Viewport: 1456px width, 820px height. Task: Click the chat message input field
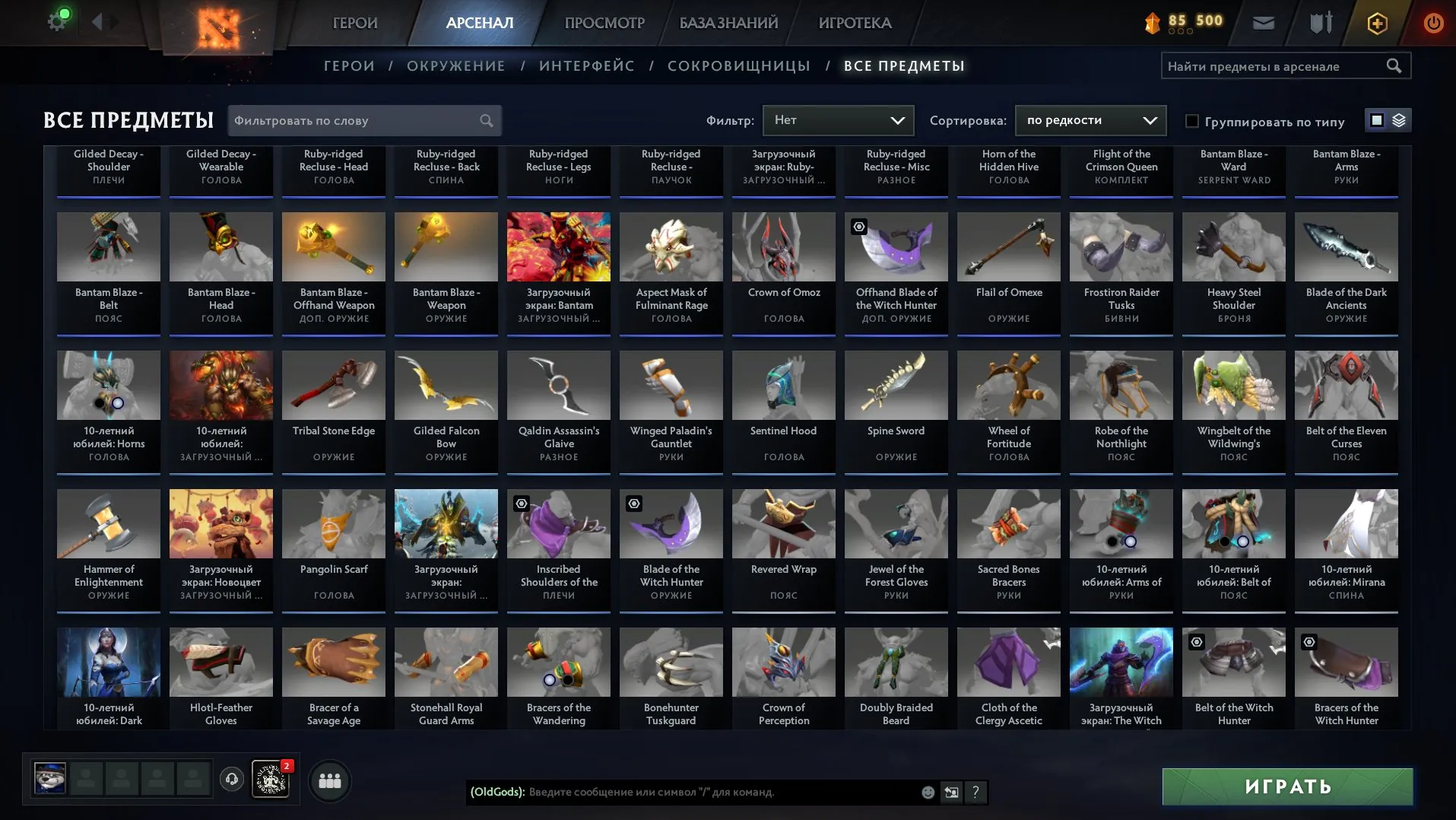(x=722, y=792)
